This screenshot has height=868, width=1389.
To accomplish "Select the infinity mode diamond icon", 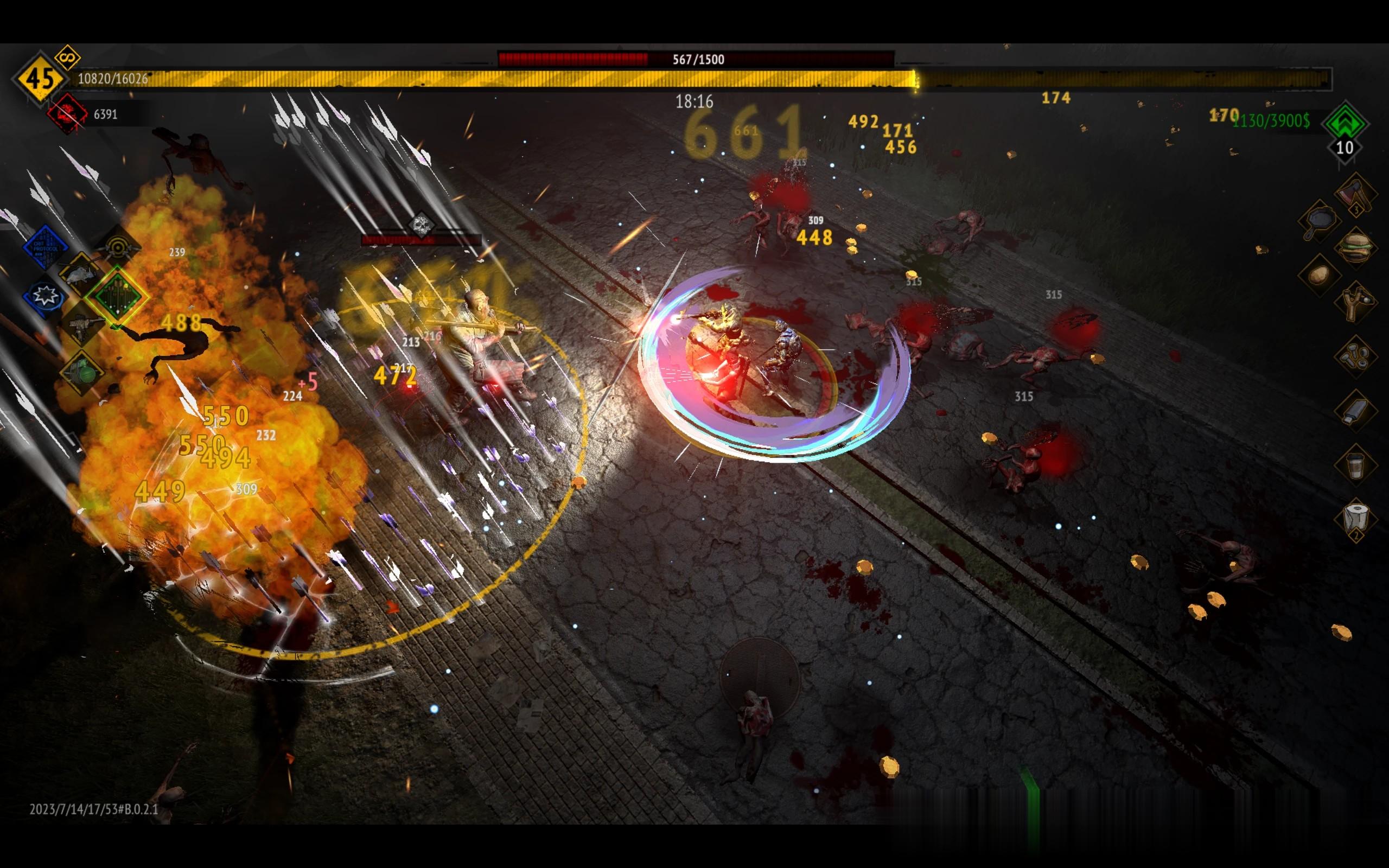I will tap(68, 58).
